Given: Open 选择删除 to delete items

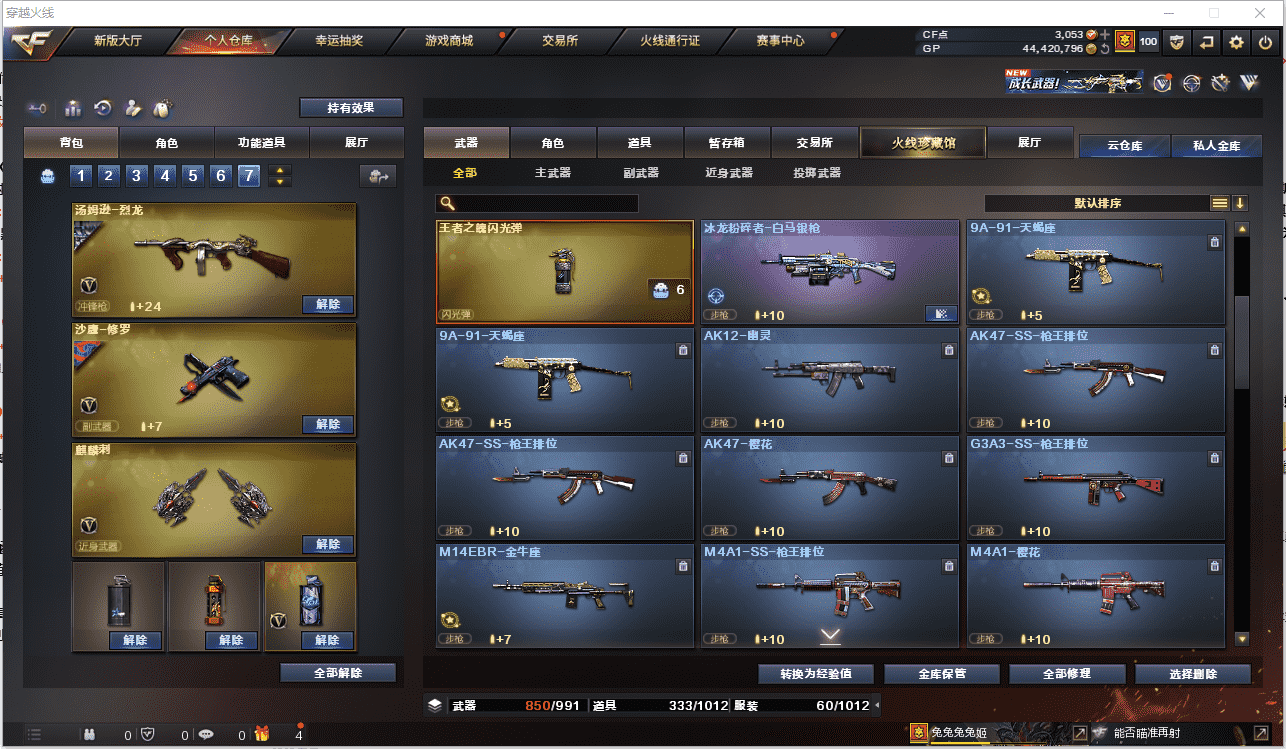Looking at the screenshot, I should pyautogui.click(x=1193, y=673).
